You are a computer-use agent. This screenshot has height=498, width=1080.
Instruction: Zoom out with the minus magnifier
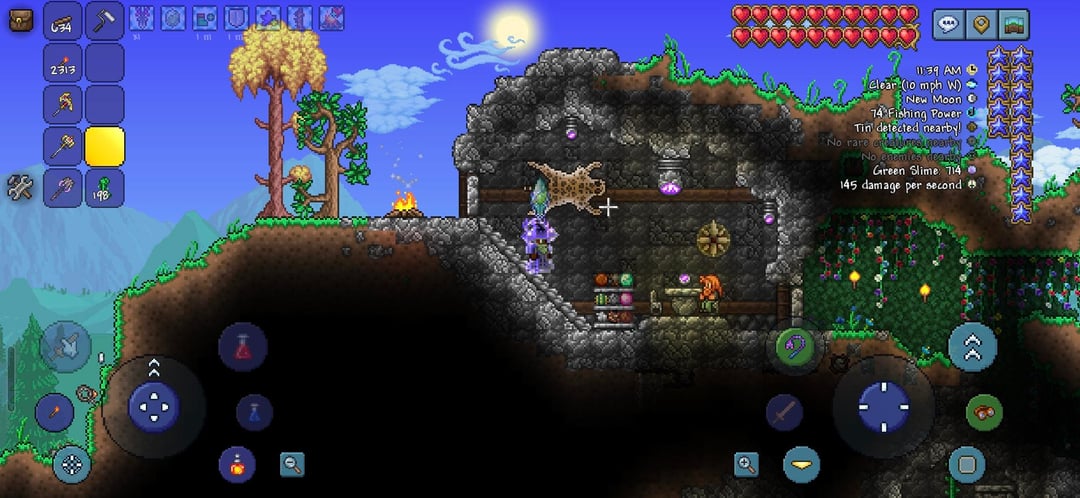[292, 463]
